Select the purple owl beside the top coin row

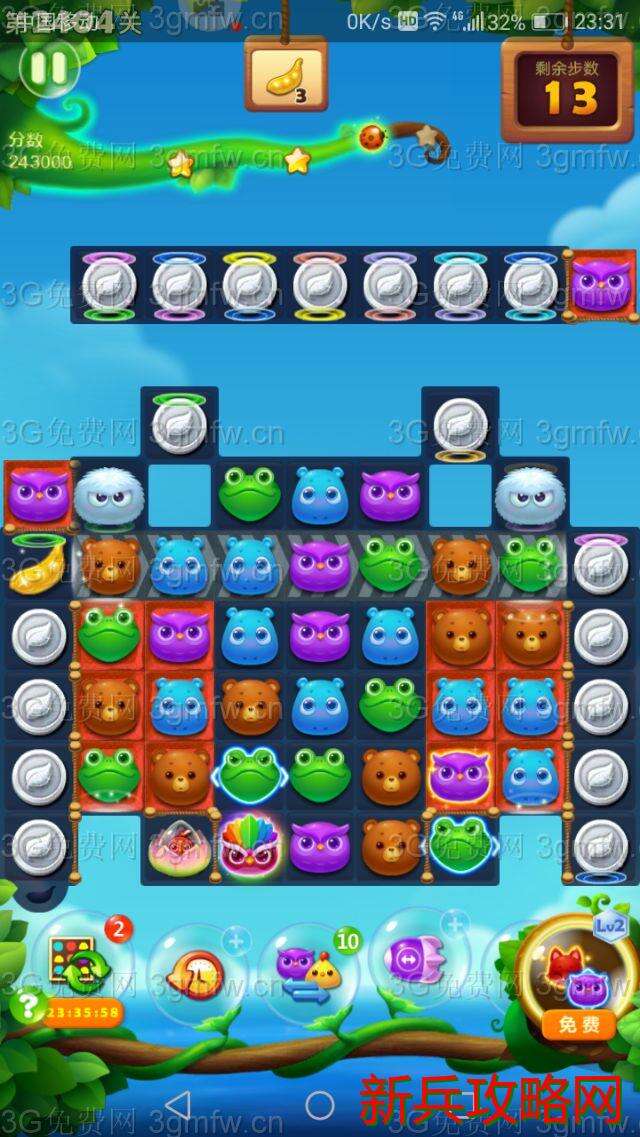coord(602,285)
